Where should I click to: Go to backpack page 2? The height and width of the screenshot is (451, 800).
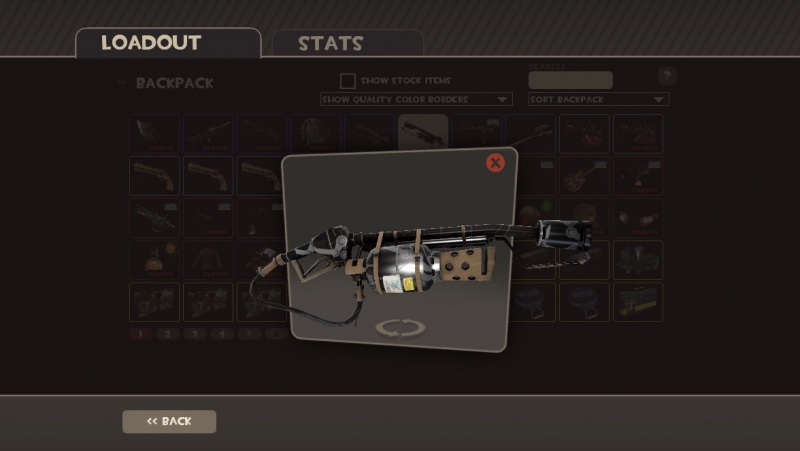(x=168, y=334)
